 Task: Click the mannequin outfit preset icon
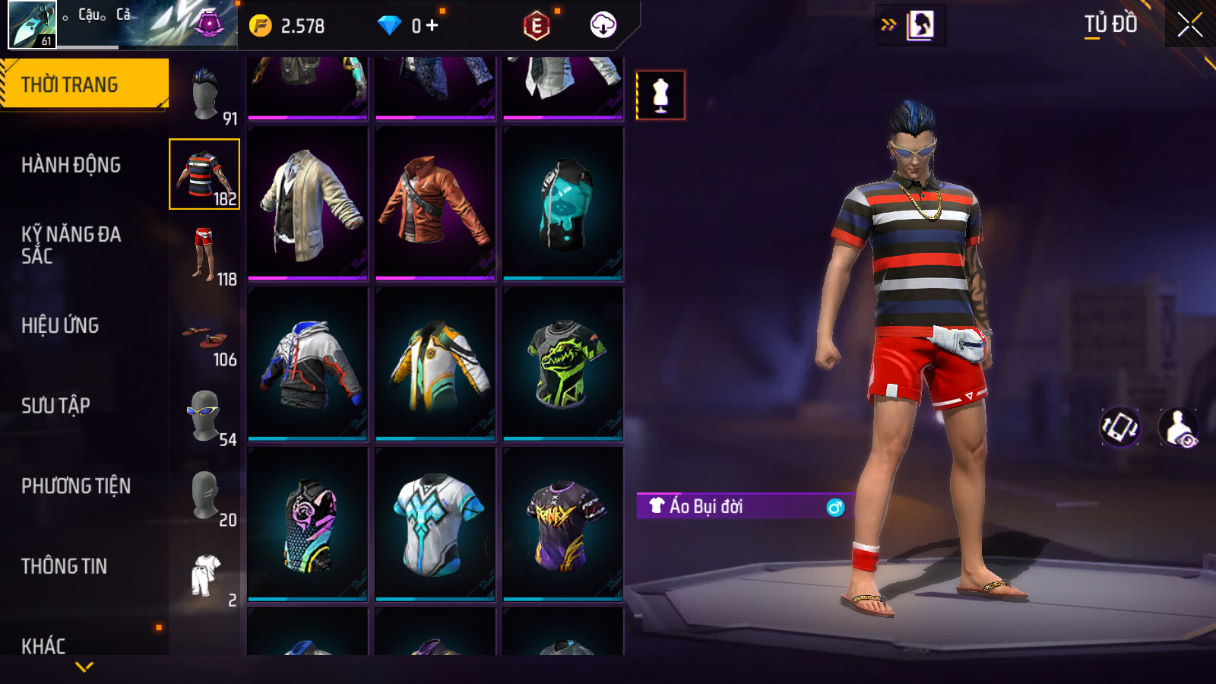[x=661, y=95]
